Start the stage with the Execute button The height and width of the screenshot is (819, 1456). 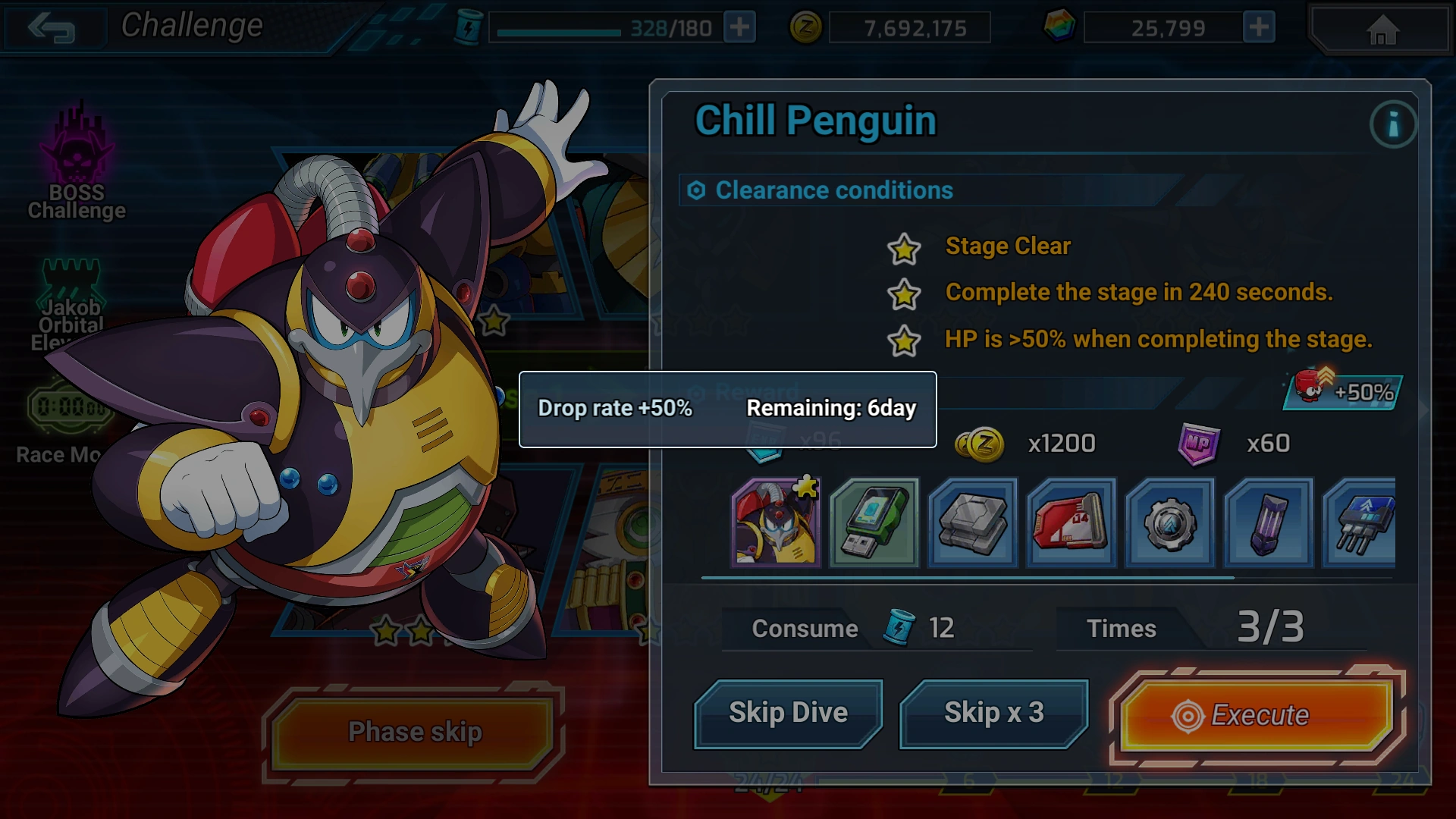tap(1257, 714)
